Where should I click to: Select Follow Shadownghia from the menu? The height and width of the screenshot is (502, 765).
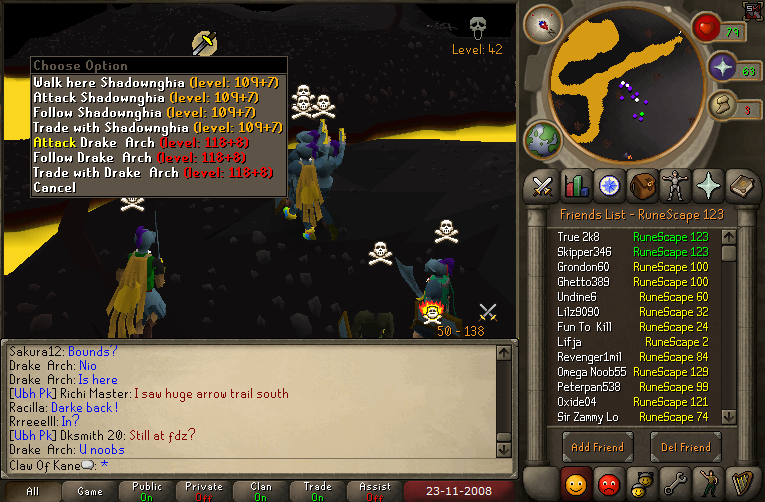tap(157, 113)
